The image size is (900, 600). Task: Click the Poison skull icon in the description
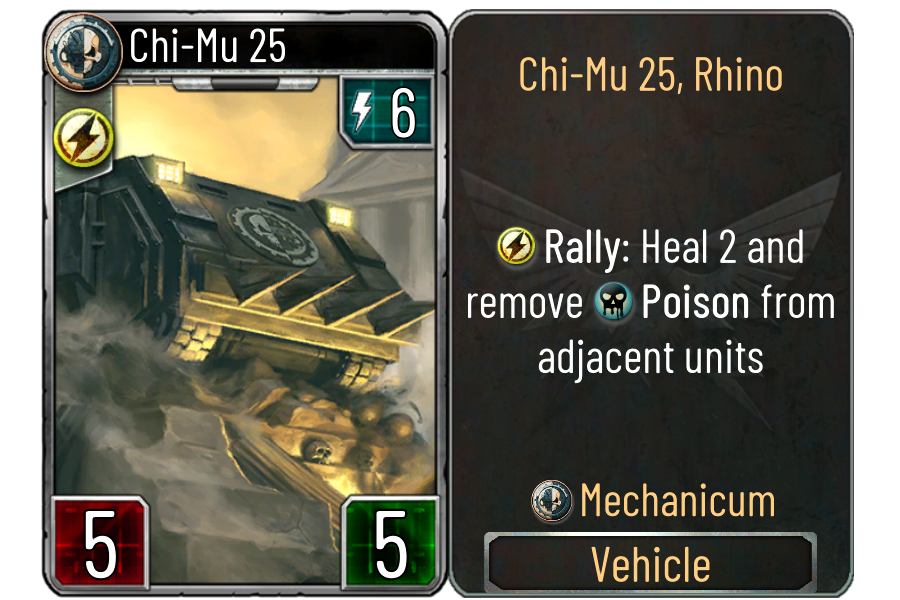614,304
